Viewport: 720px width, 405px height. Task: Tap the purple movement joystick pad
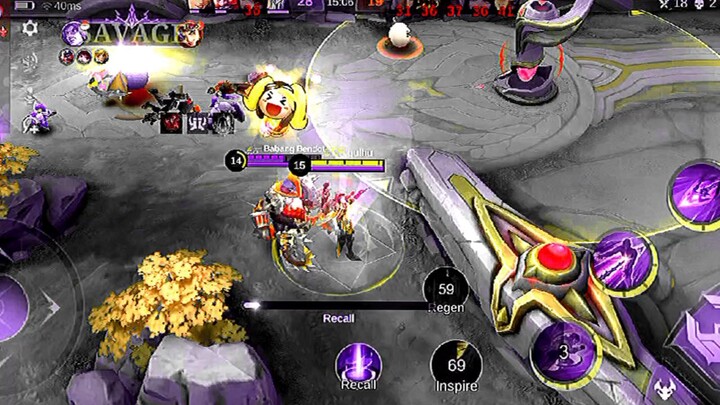(x=14, y=306)
